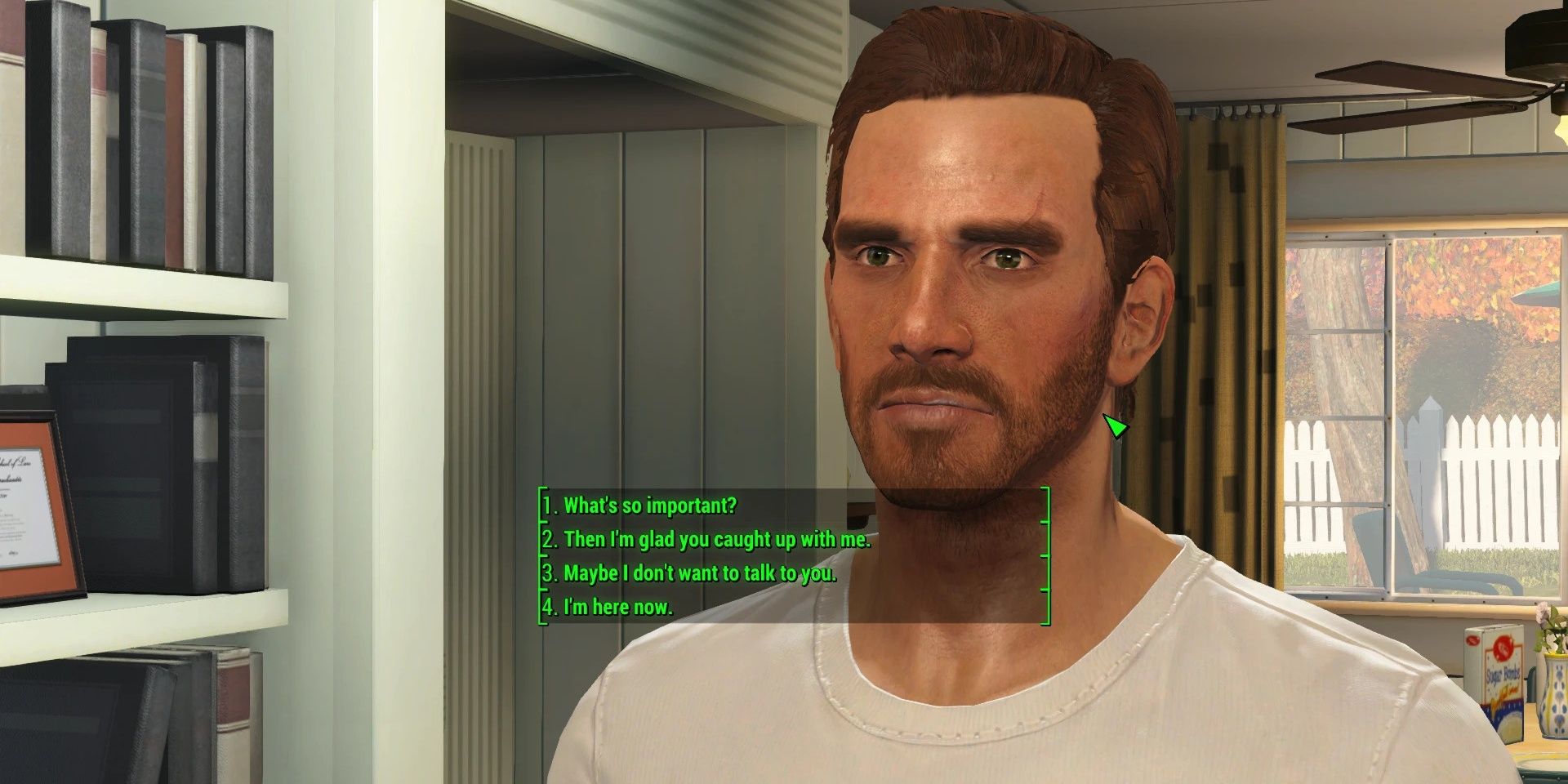Click the number 2 beside the second response
This screenshot has width=1568, height=784.
point(550,540)
